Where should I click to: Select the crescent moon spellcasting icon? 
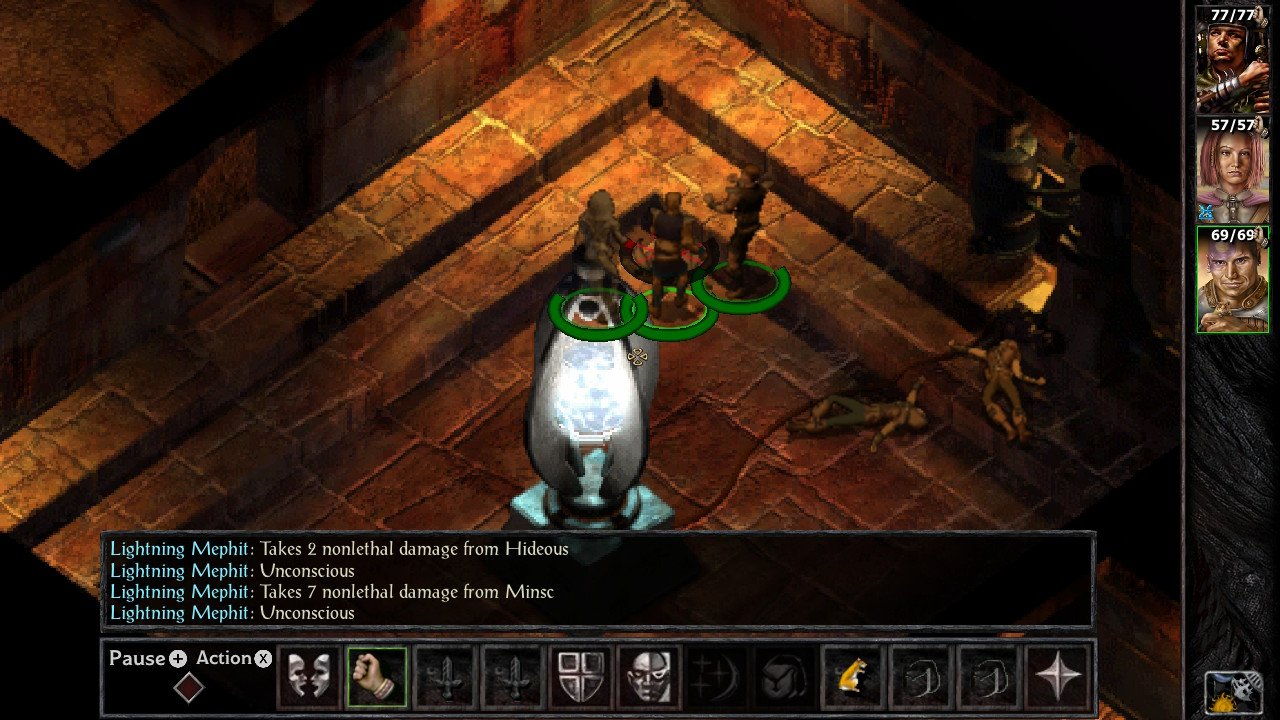click(716, 676)
